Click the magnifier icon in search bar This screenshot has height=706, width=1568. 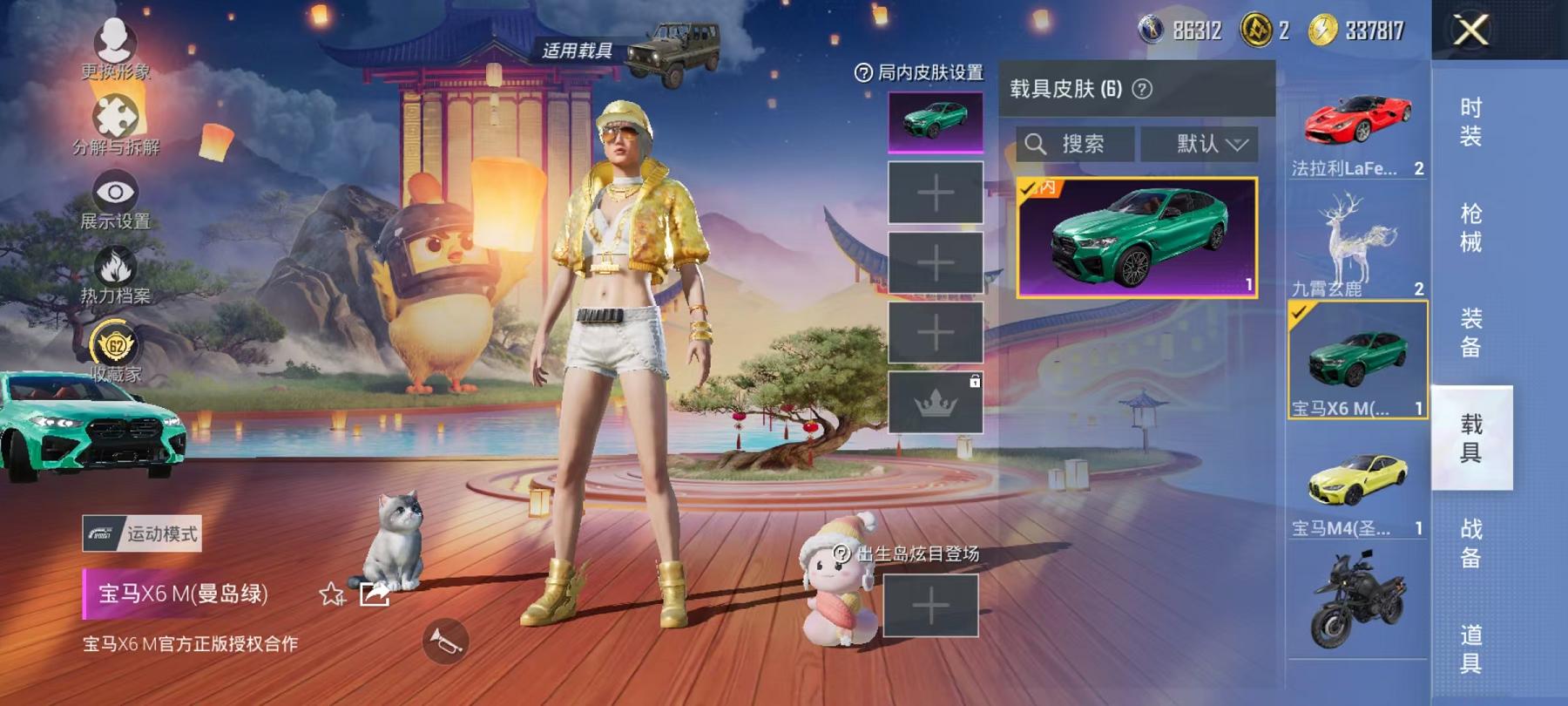[x=1036, y=143]
